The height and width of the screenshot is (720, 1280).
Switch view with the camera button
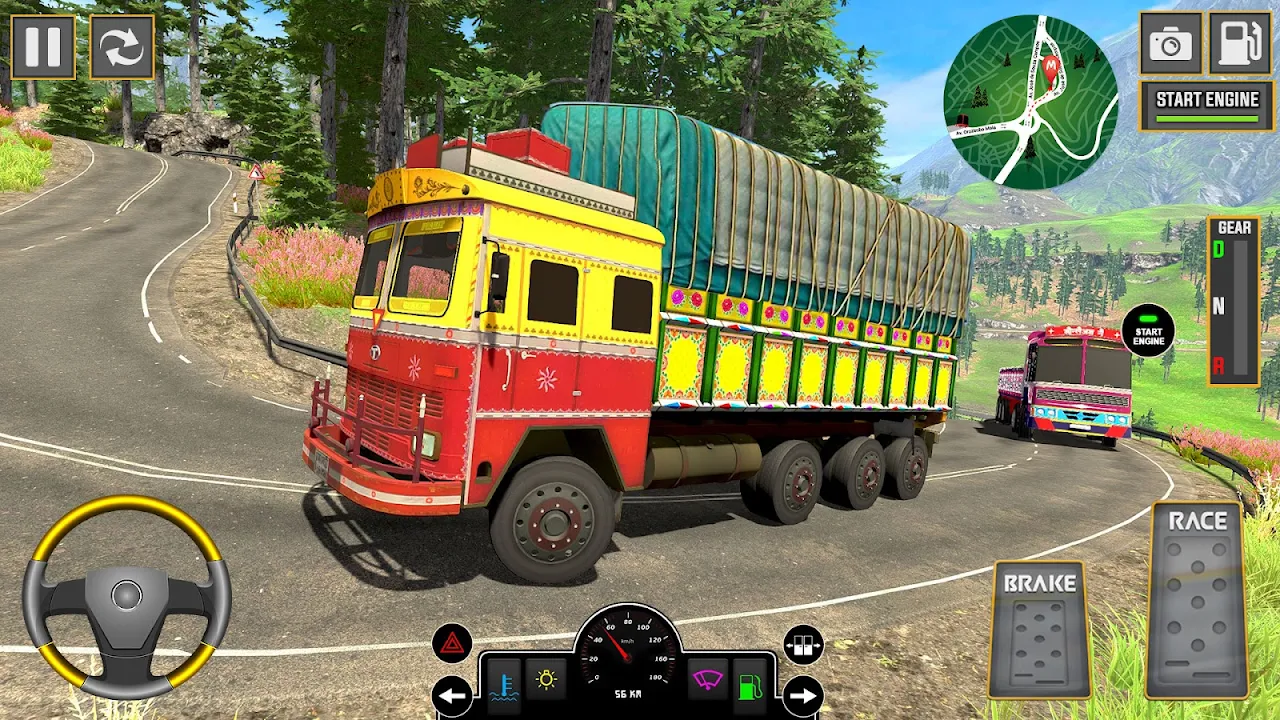[1171, 43]
